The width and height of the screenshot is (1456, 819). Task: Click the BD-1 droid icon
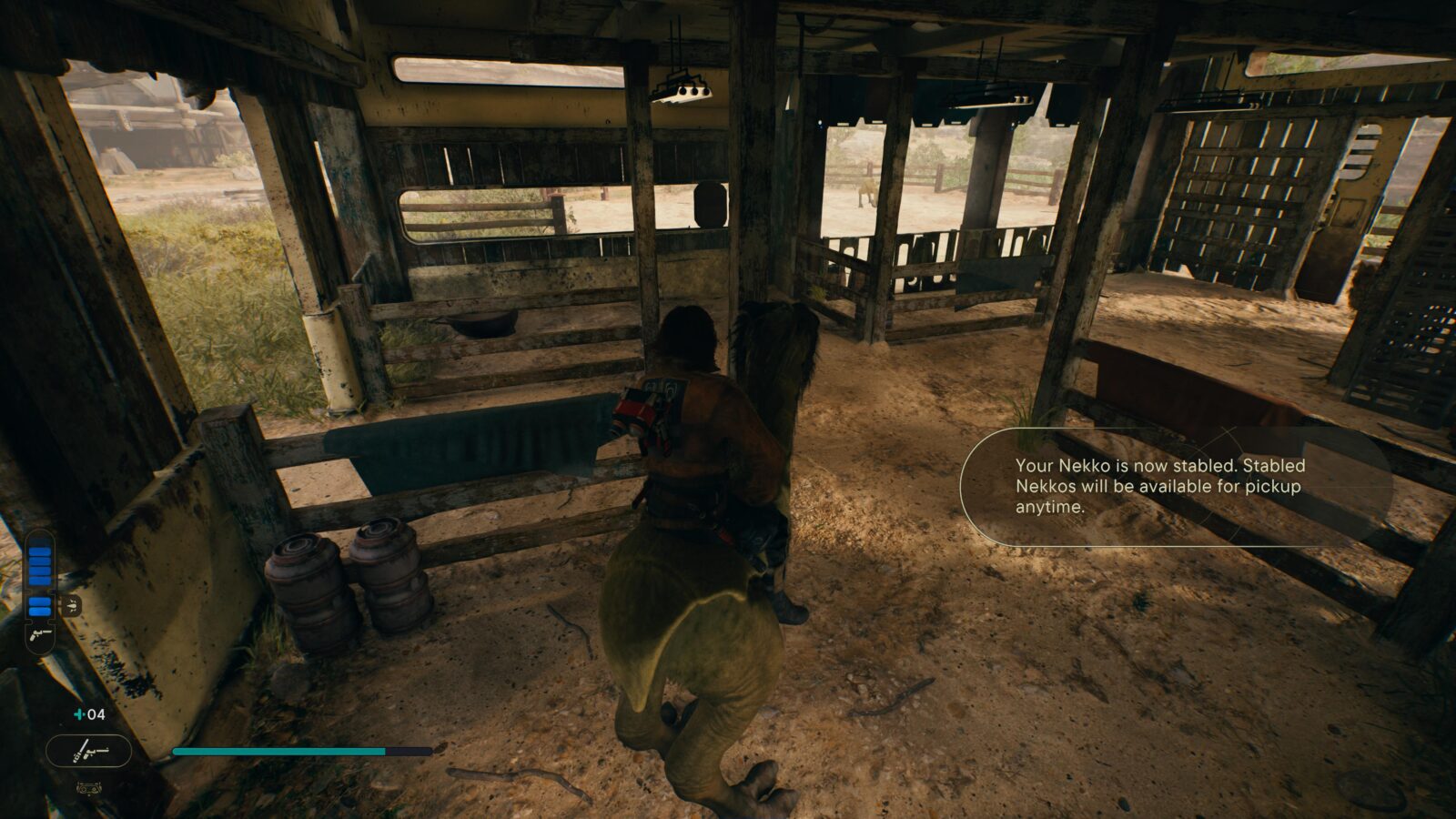(88, 788)
